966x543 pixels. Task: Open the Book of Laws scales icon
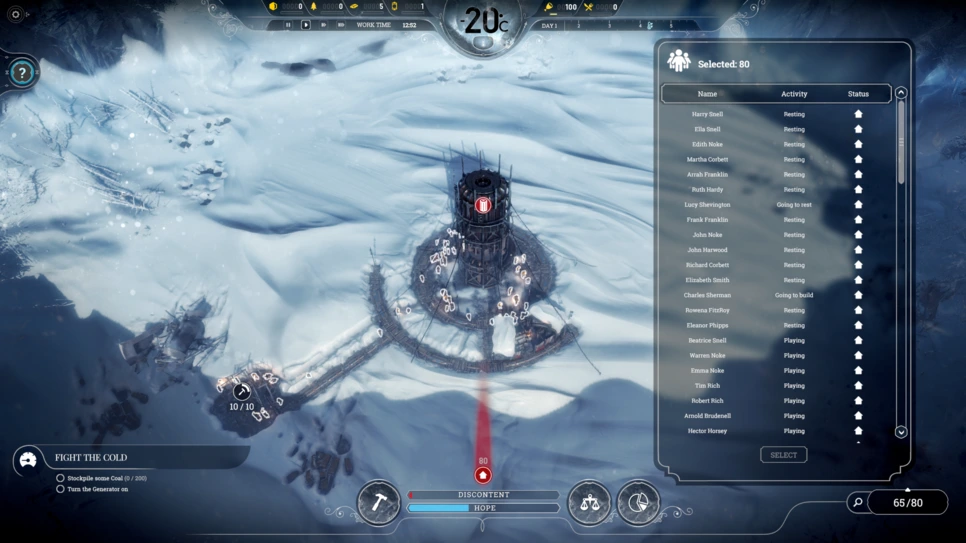click(x=589, y=502)
